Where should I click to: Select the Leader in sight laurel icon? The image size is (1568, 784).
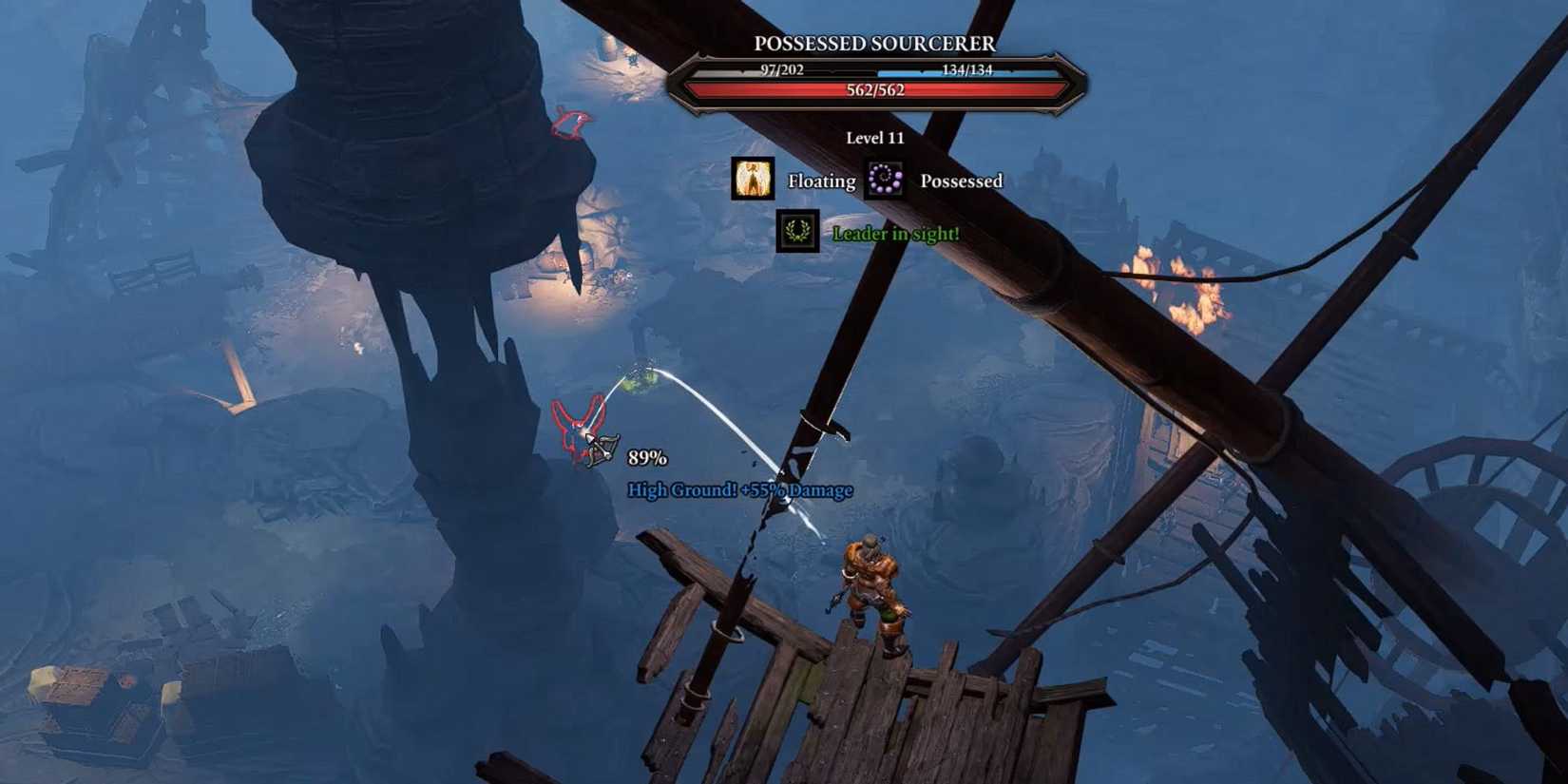pyautogui.click(x=798, y=233)
